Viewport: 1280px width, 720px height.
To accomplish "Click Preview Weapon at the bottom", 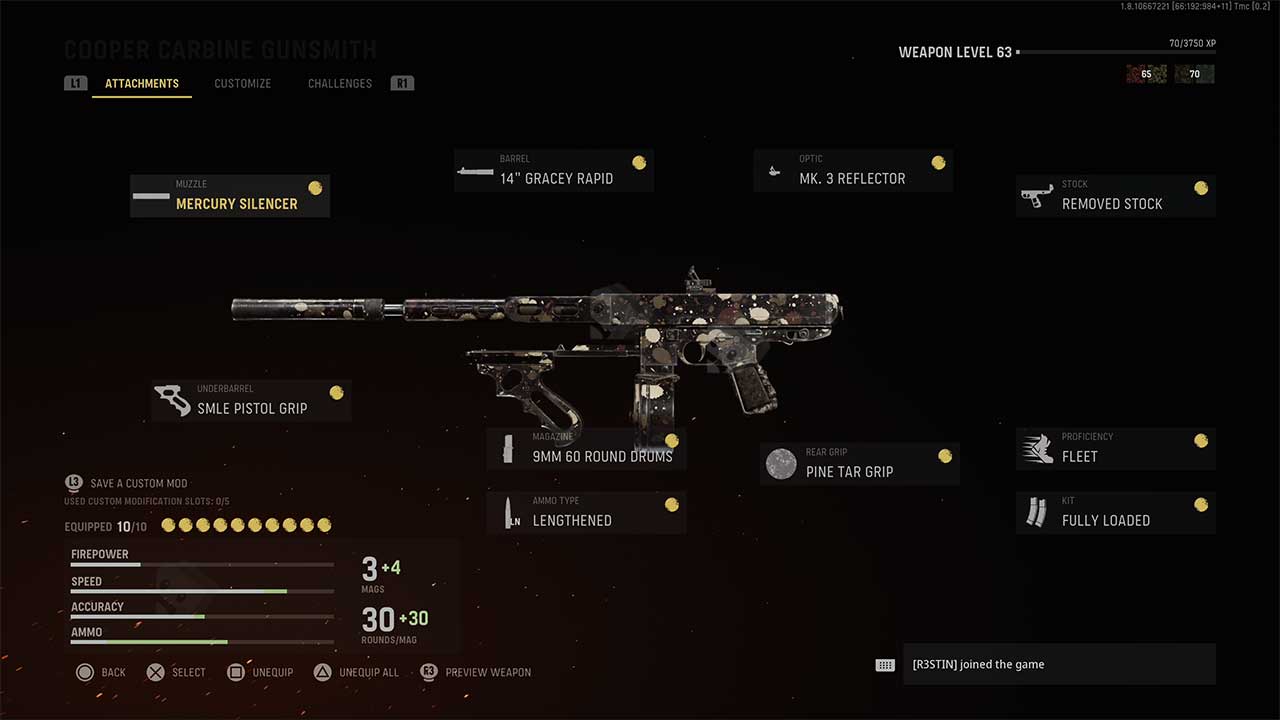I will (x=477, y=672).
